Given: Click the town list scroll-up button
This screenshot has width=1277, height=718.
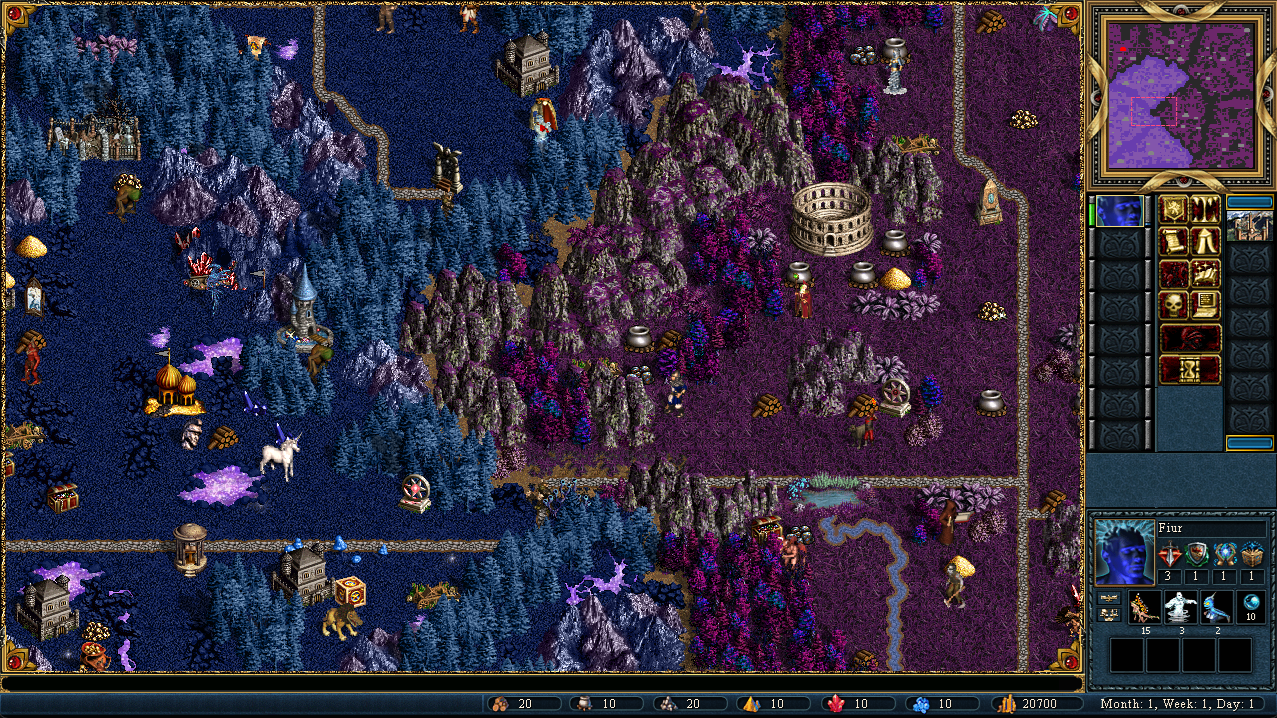Looking at the screenshot, I should [1249, 201].
